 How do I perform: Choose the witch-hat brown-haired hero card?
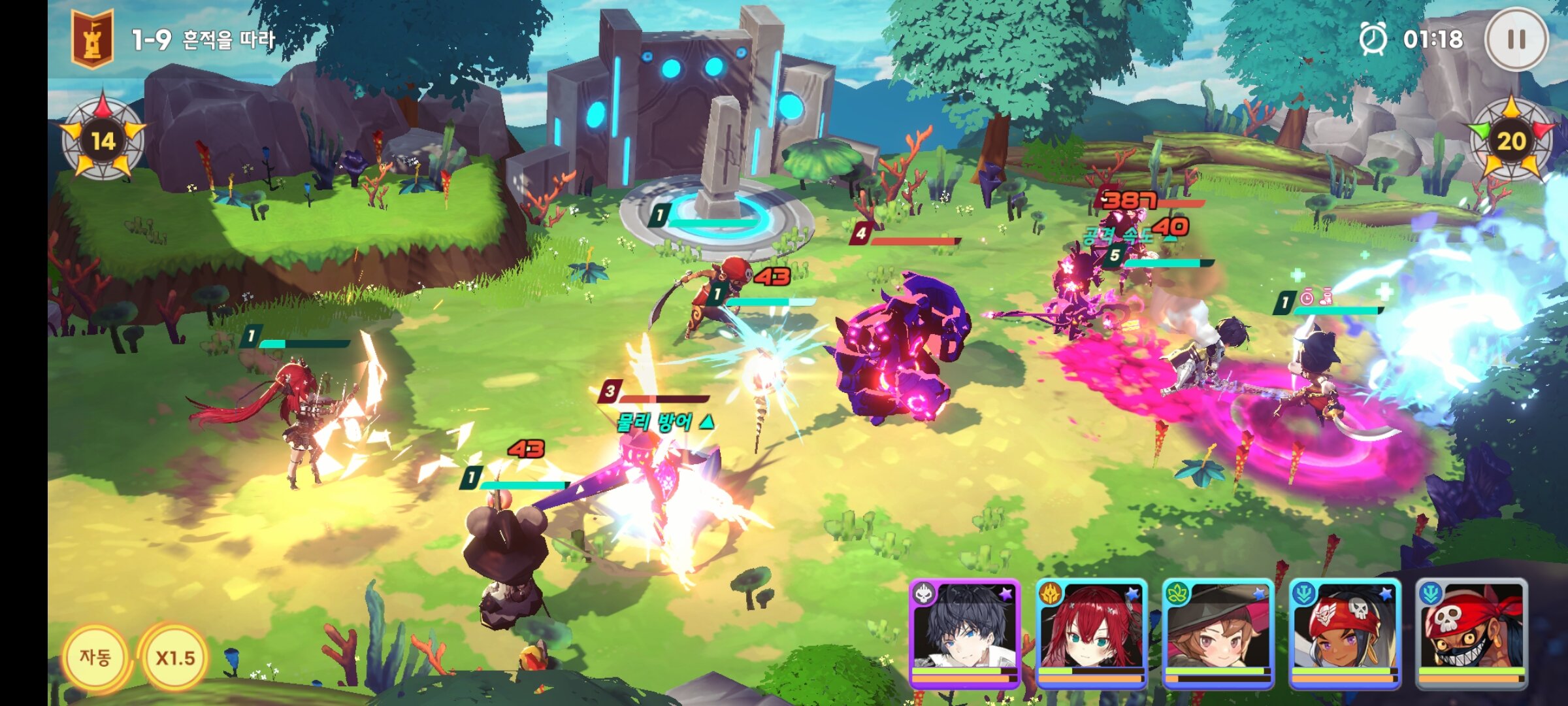pos(1218,633)
